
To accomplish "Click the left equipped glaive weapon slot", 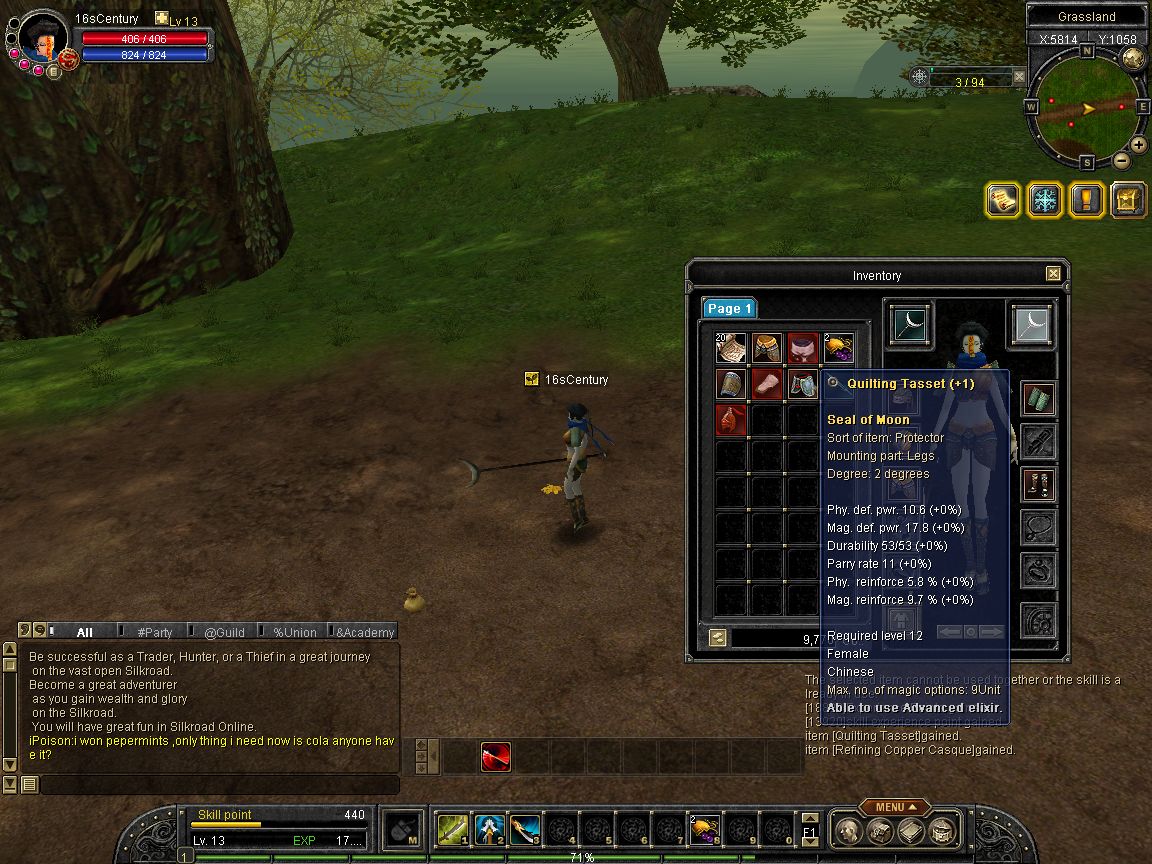I will pyautogui.click(x=910, y=325).
